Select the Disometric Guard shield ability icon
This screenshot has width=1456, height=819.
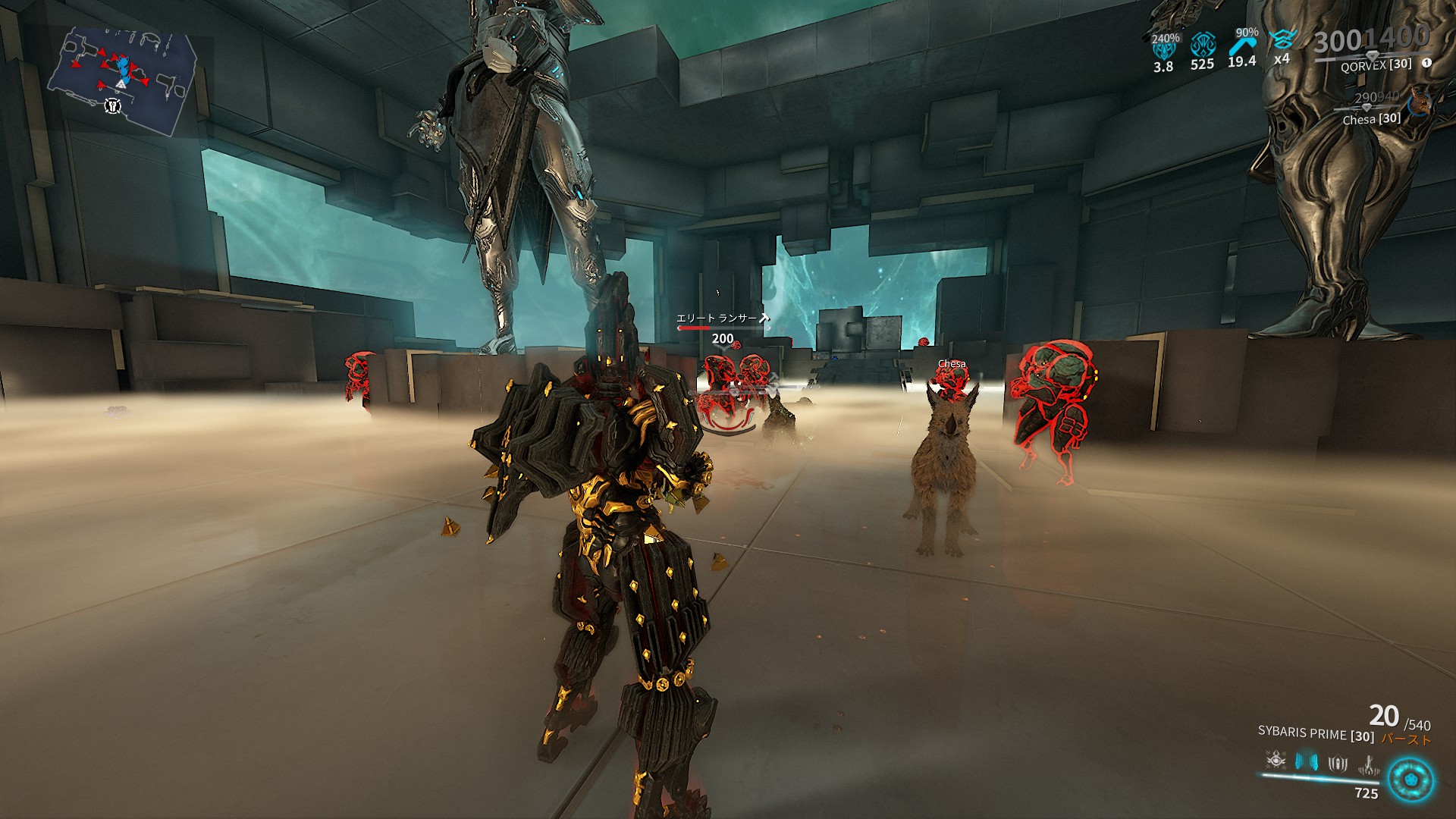pyautogui.click(x=1338, y=764)
